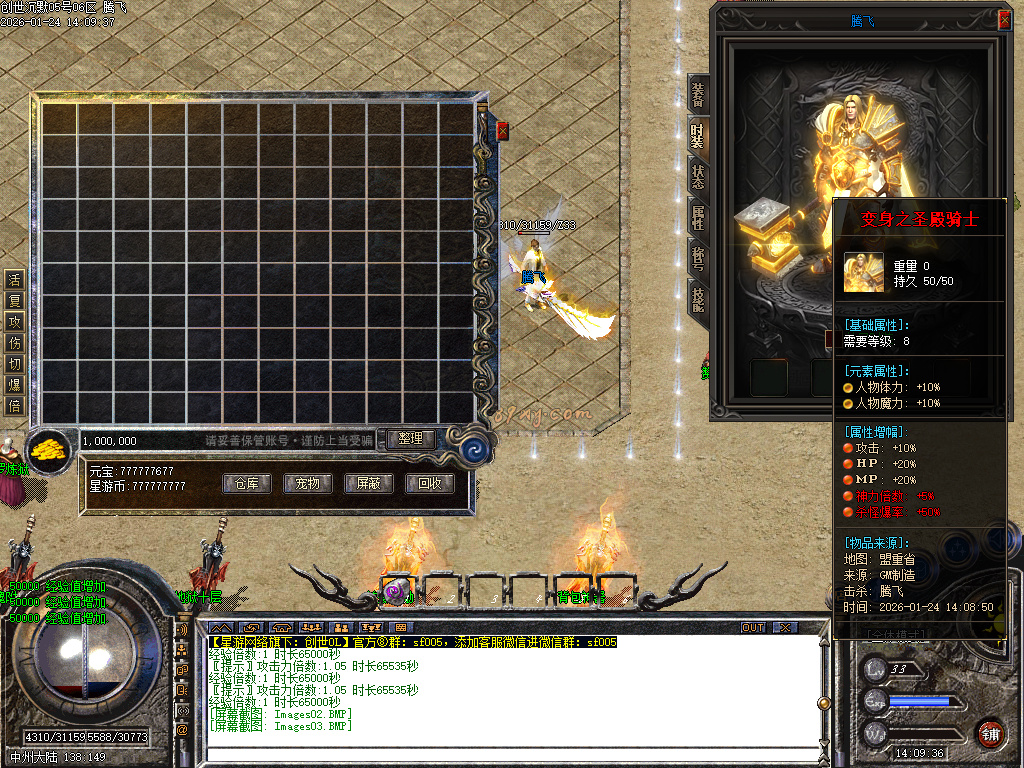
Task: Open the 回收 recycle function
Action: 430,484
